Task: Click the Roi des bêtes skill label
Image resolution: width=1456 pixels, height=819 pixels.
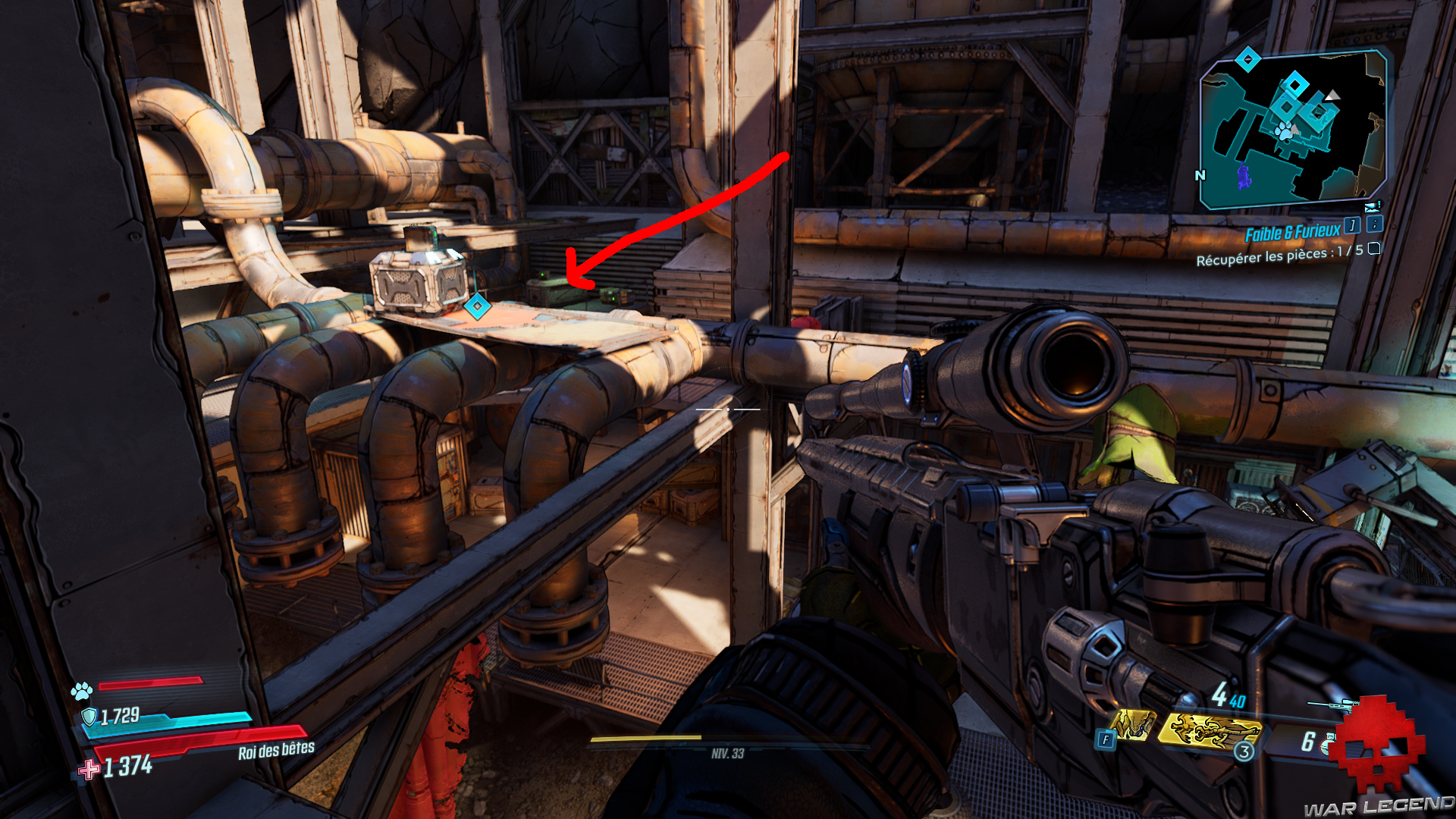Action: (x=276, y=749)
